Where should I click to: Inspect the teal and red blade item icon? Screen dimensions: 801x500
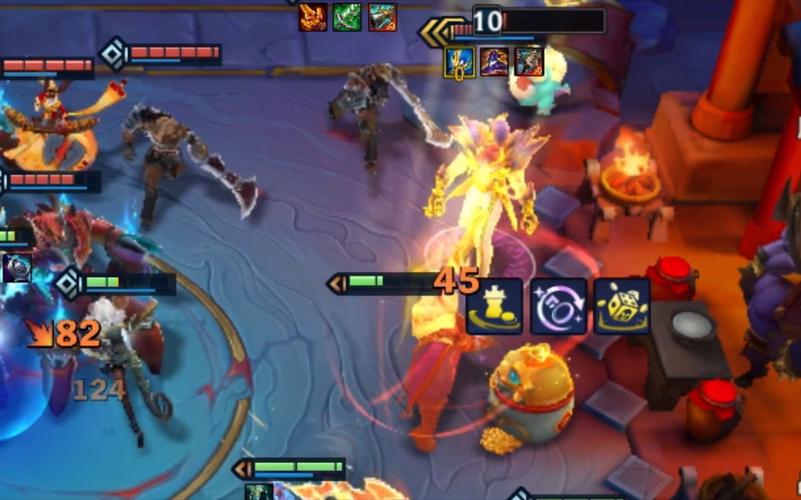pyautogui.click(x=382, y=17)
